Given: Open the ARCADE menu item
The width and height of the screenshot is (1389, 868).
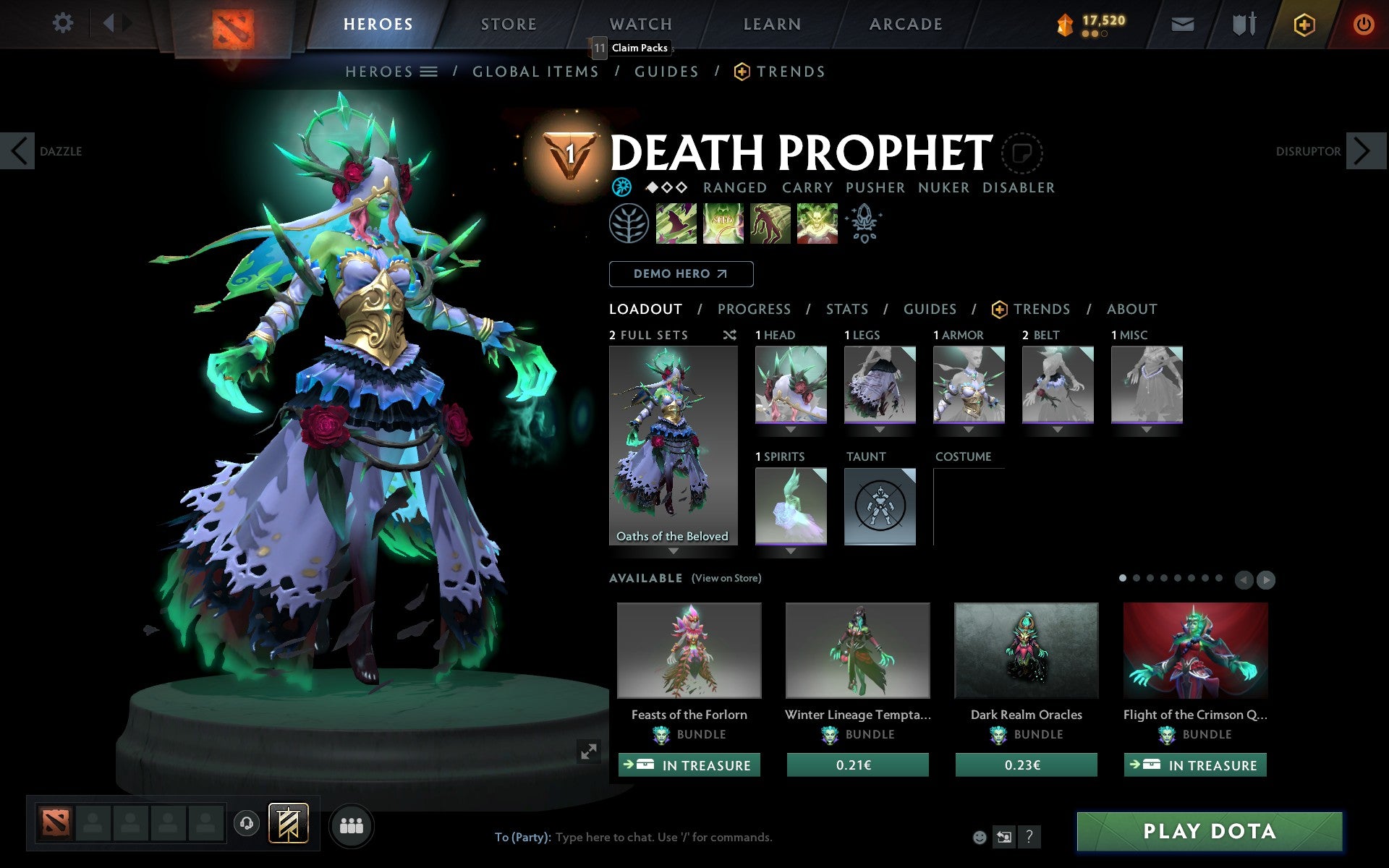Looking at the screenshot, I should click(905, 24).
